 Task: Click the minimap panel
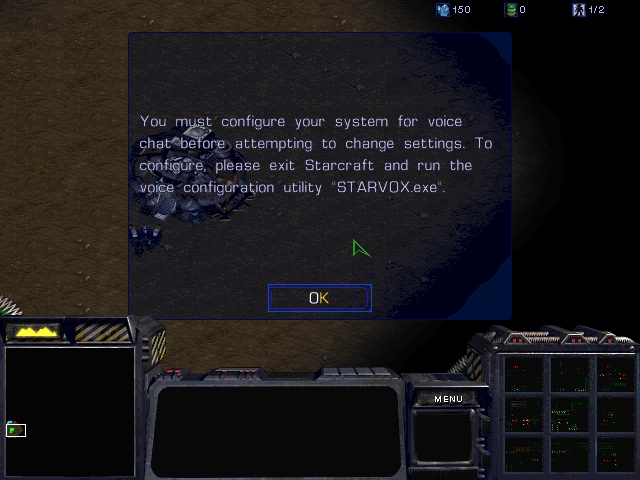point(70,410)
